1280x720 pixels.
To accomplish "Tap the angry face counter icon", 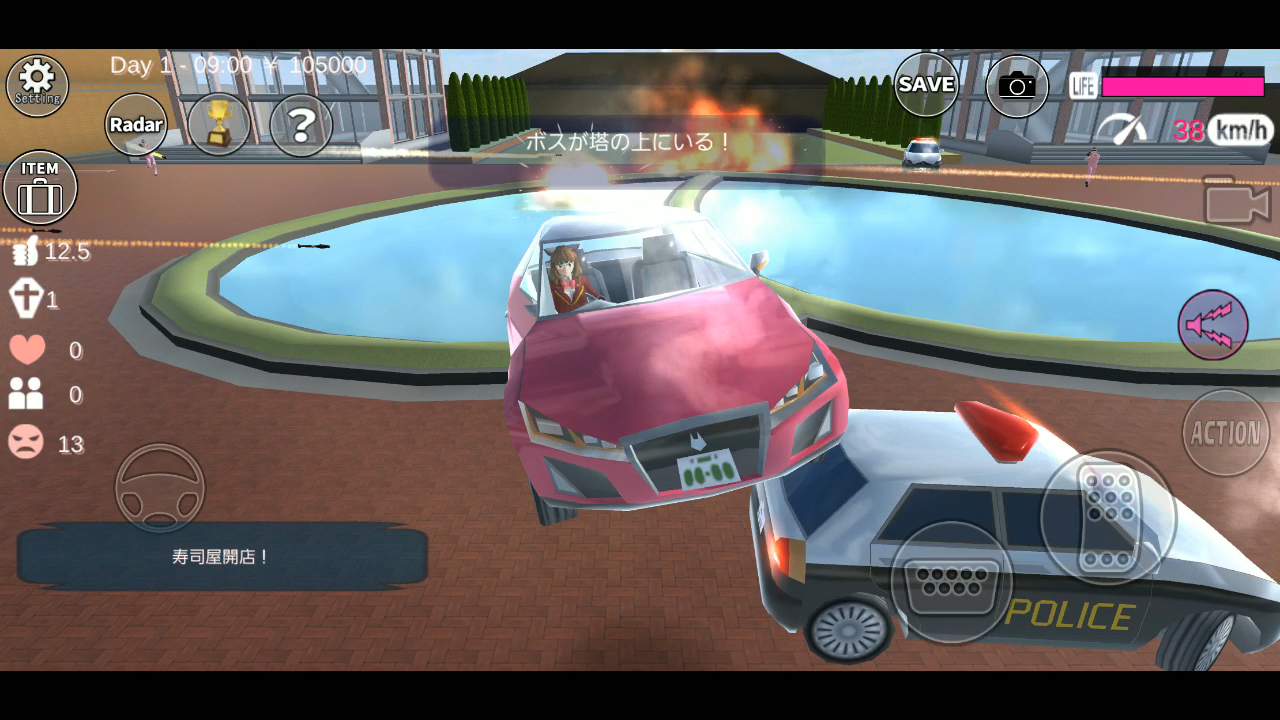I will pos(25,443).
